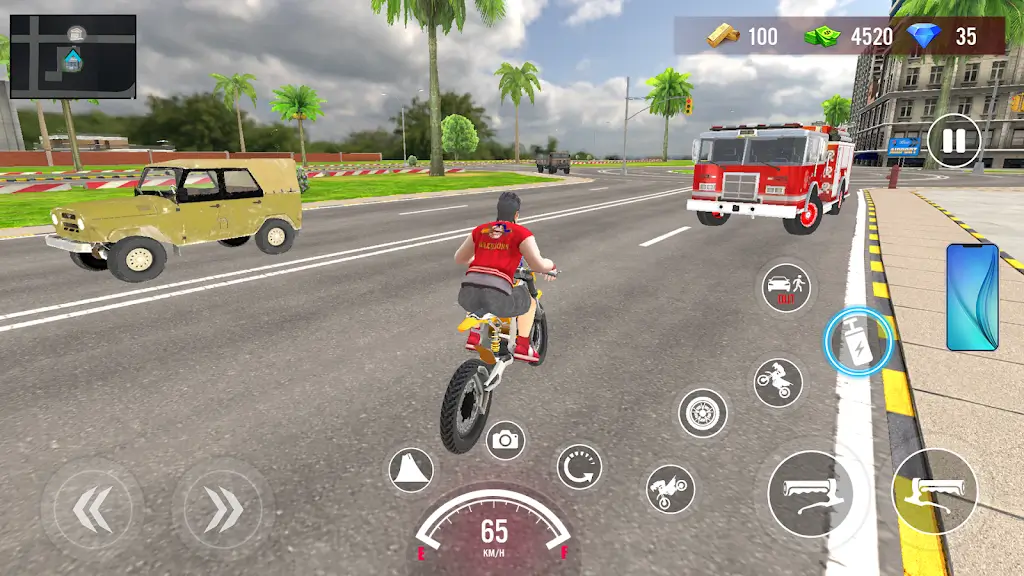Pause the game
The image size is (1024, 576).
[954, 141]
